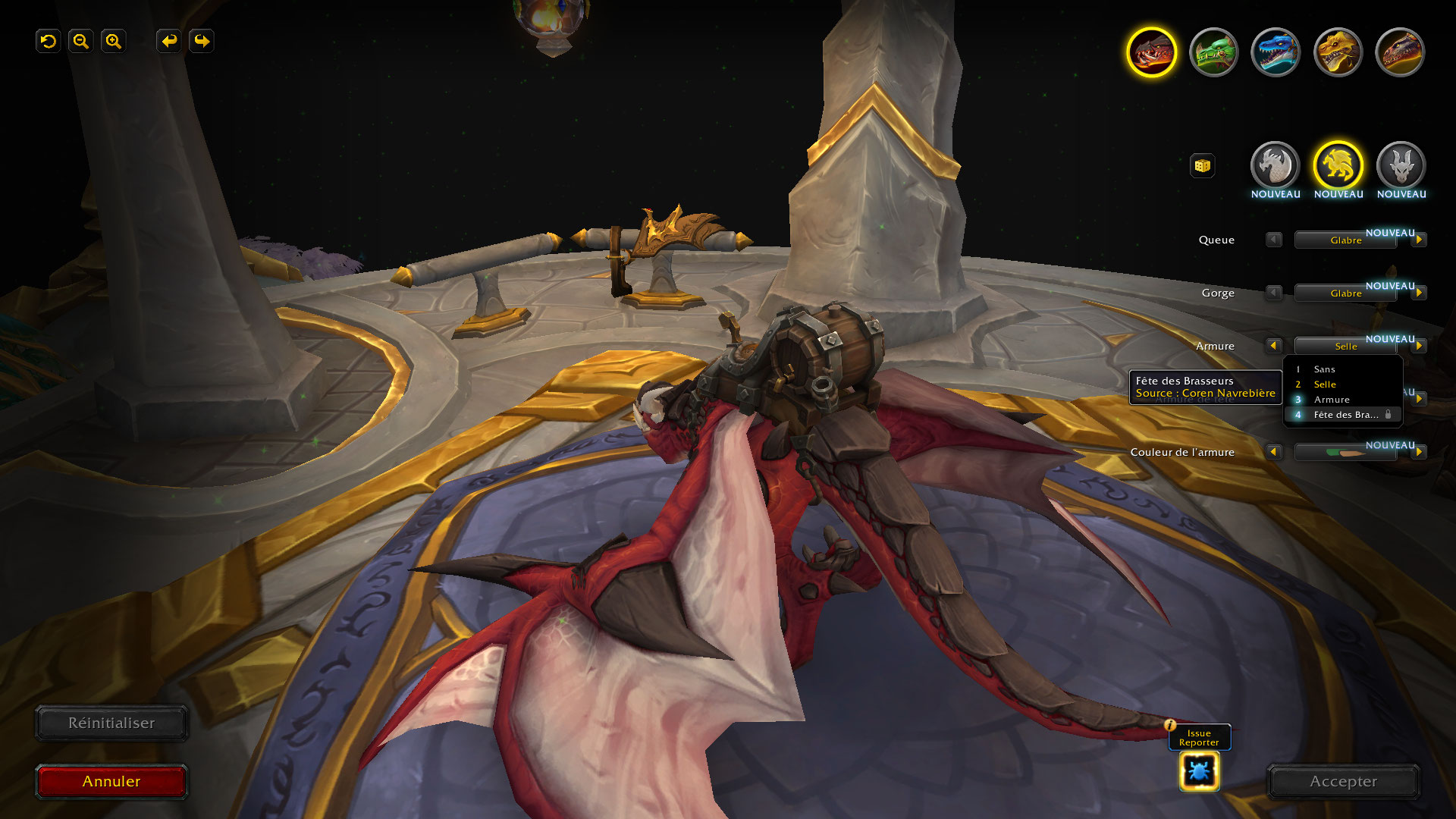The image size is (1456, 819).
Task: Switch to the silver dragon head category
Action: coord(1275,165)
